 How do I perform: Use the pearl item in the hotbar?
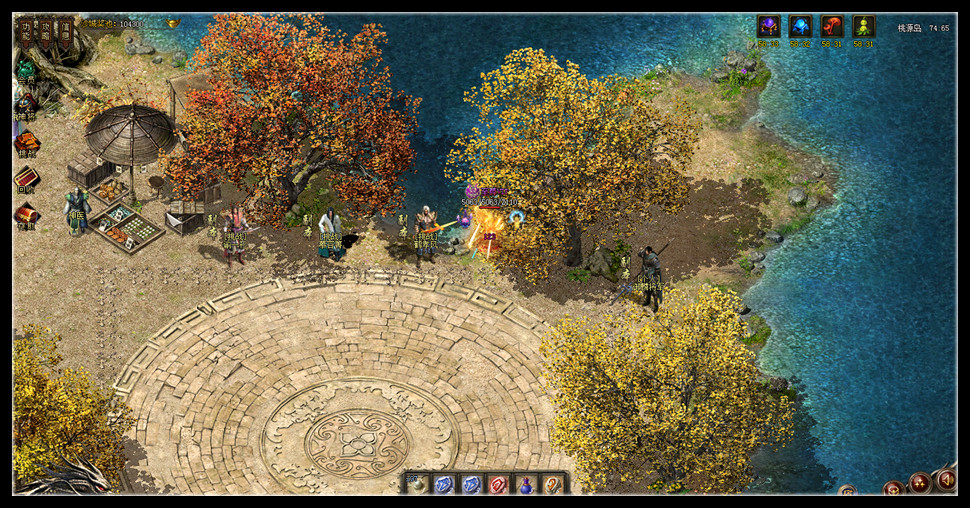(x=418, y=484)
